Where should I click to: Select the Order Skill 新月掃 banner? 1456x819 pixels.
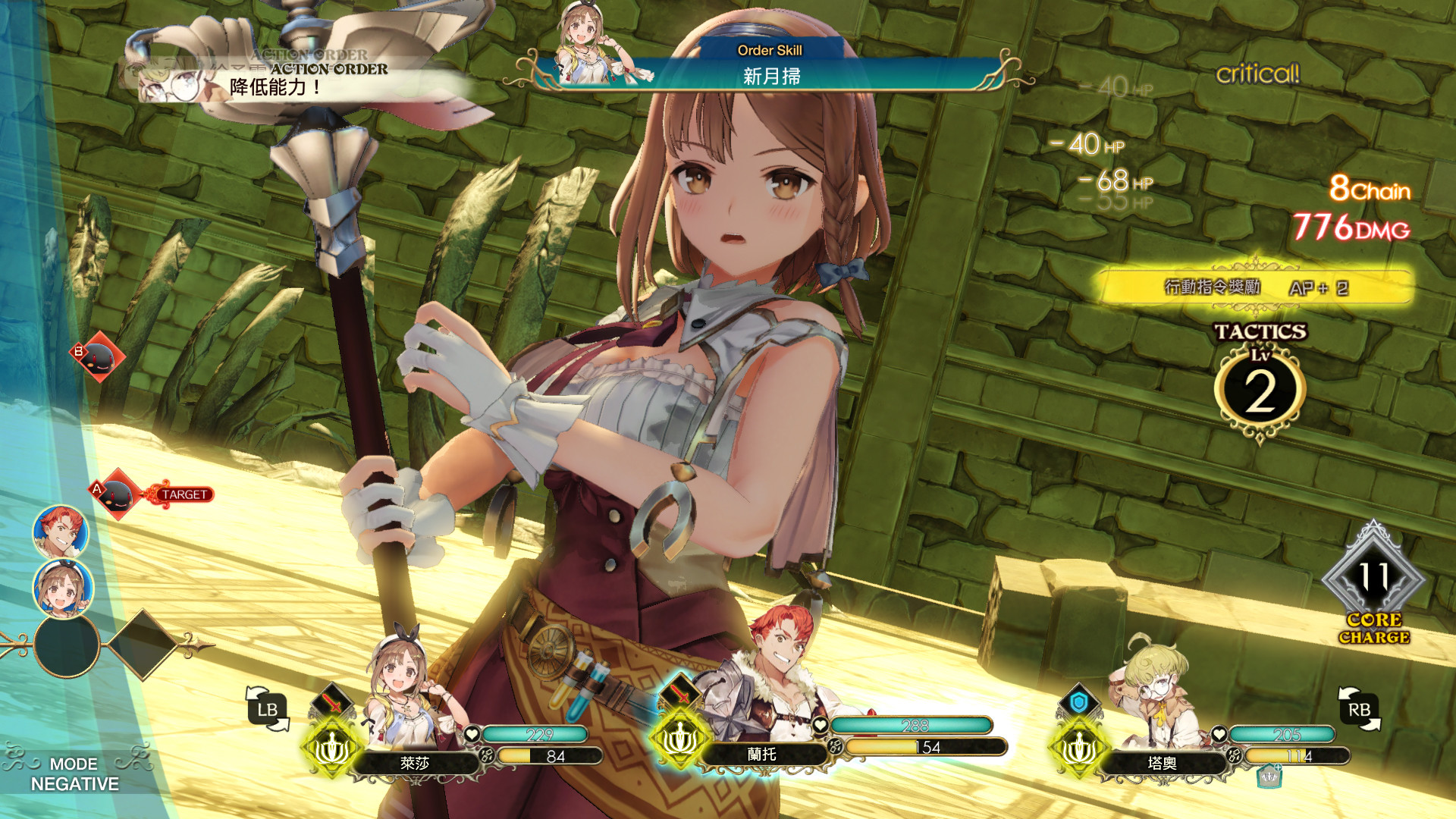click(x=770, y=68)
